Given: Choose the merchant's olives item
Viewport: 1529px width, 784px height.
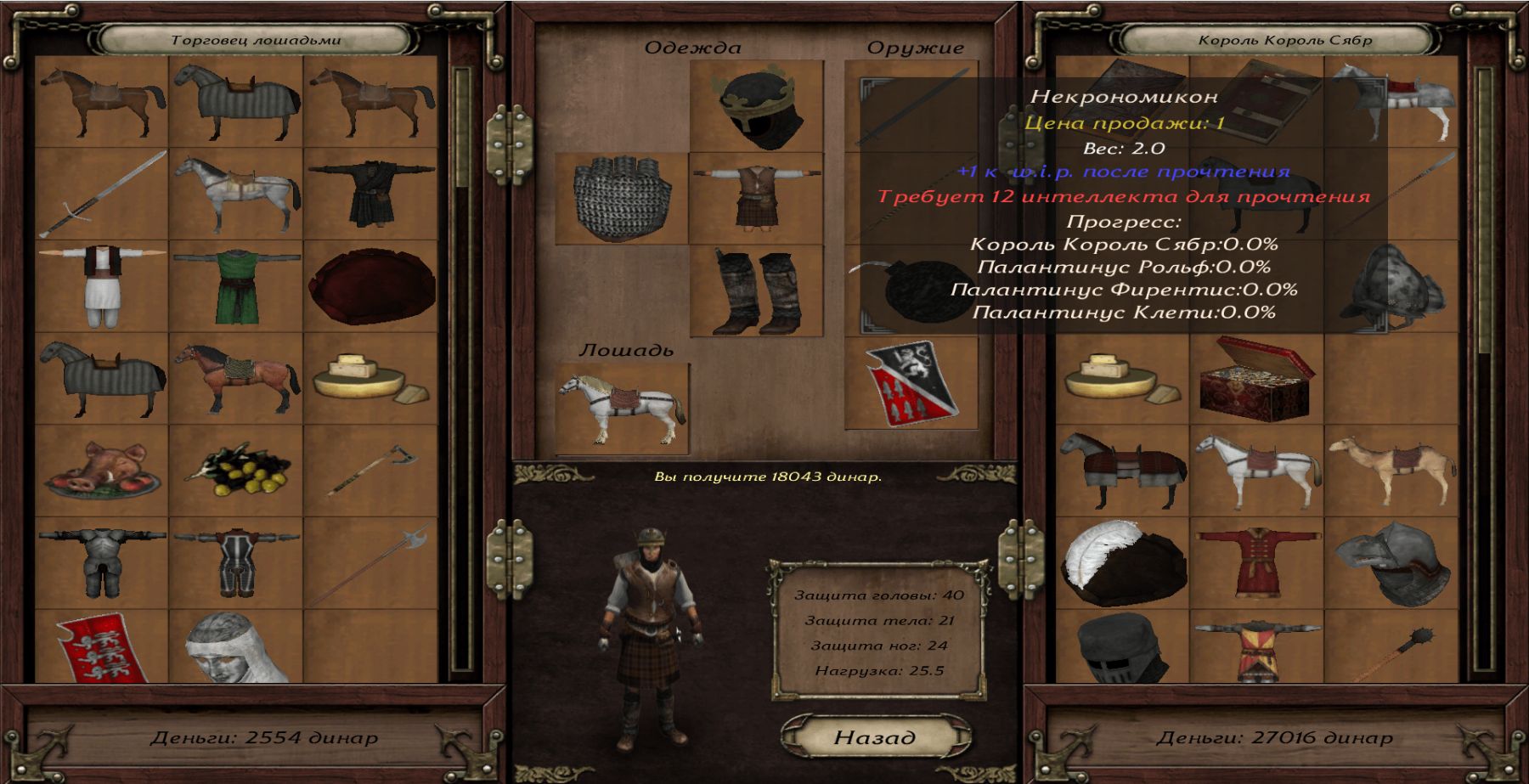Looking at the screenshot, I should 236,472.
